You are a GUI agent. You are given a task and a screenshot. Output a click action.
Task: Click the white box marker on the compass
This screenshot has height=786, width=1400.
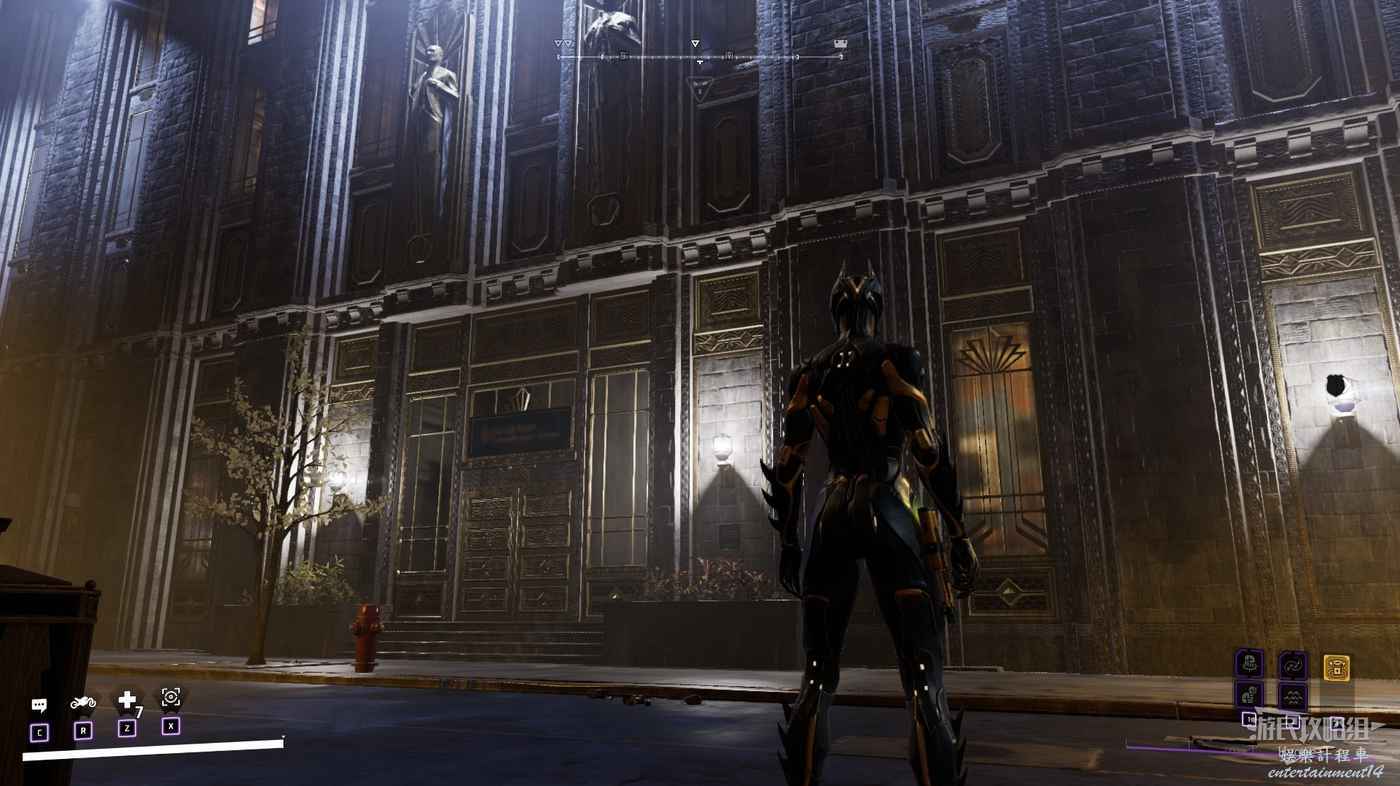840,44
